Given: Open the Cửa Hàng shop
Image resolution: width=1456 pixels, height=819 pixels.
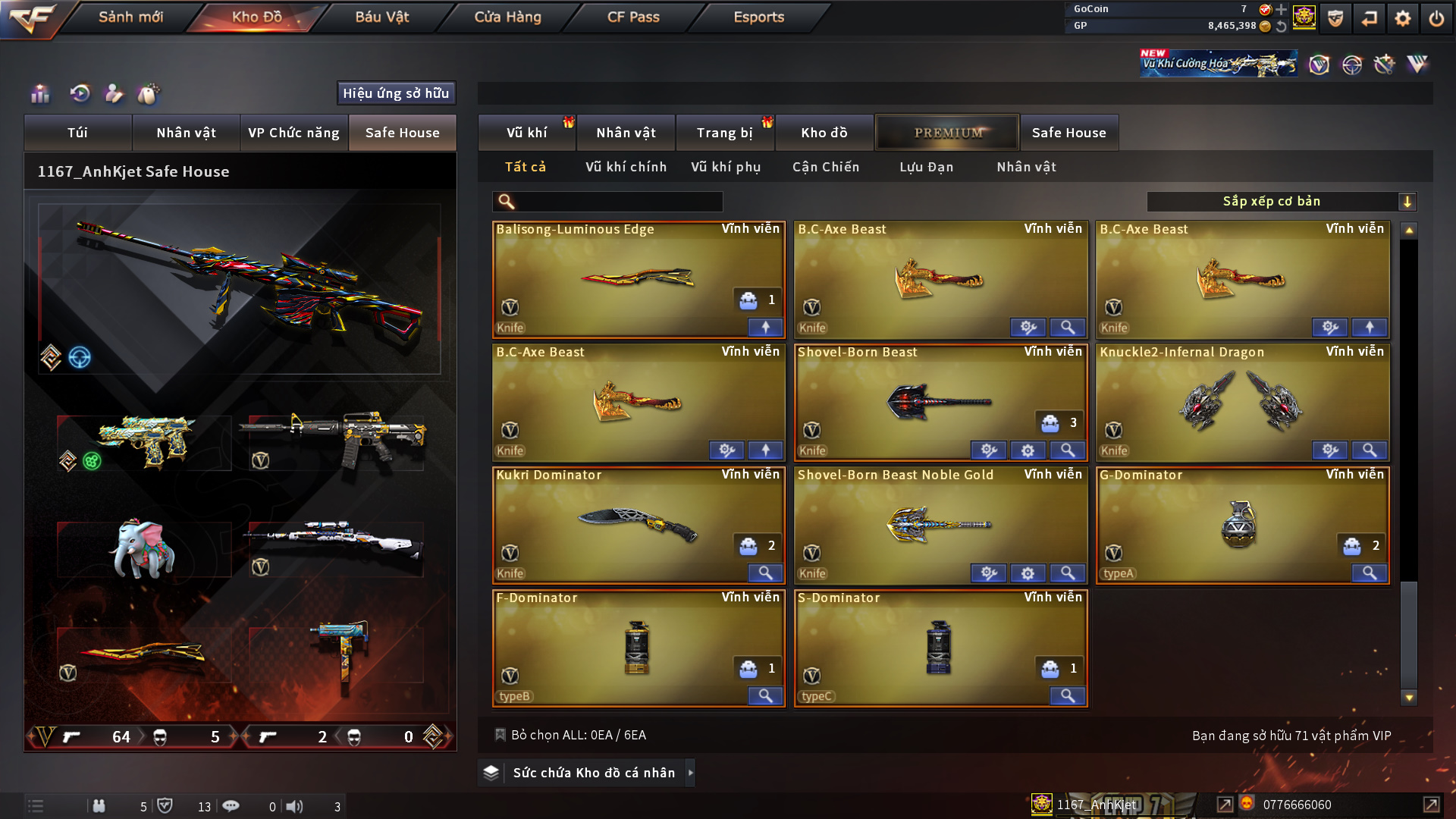Looking at the screenshot, I should pos(507,17).
